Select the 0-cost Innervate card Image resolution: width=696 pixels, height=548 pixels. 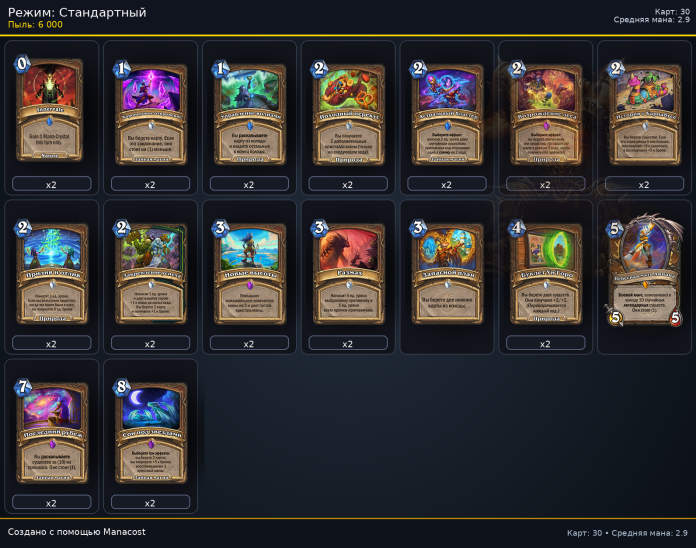51,110
